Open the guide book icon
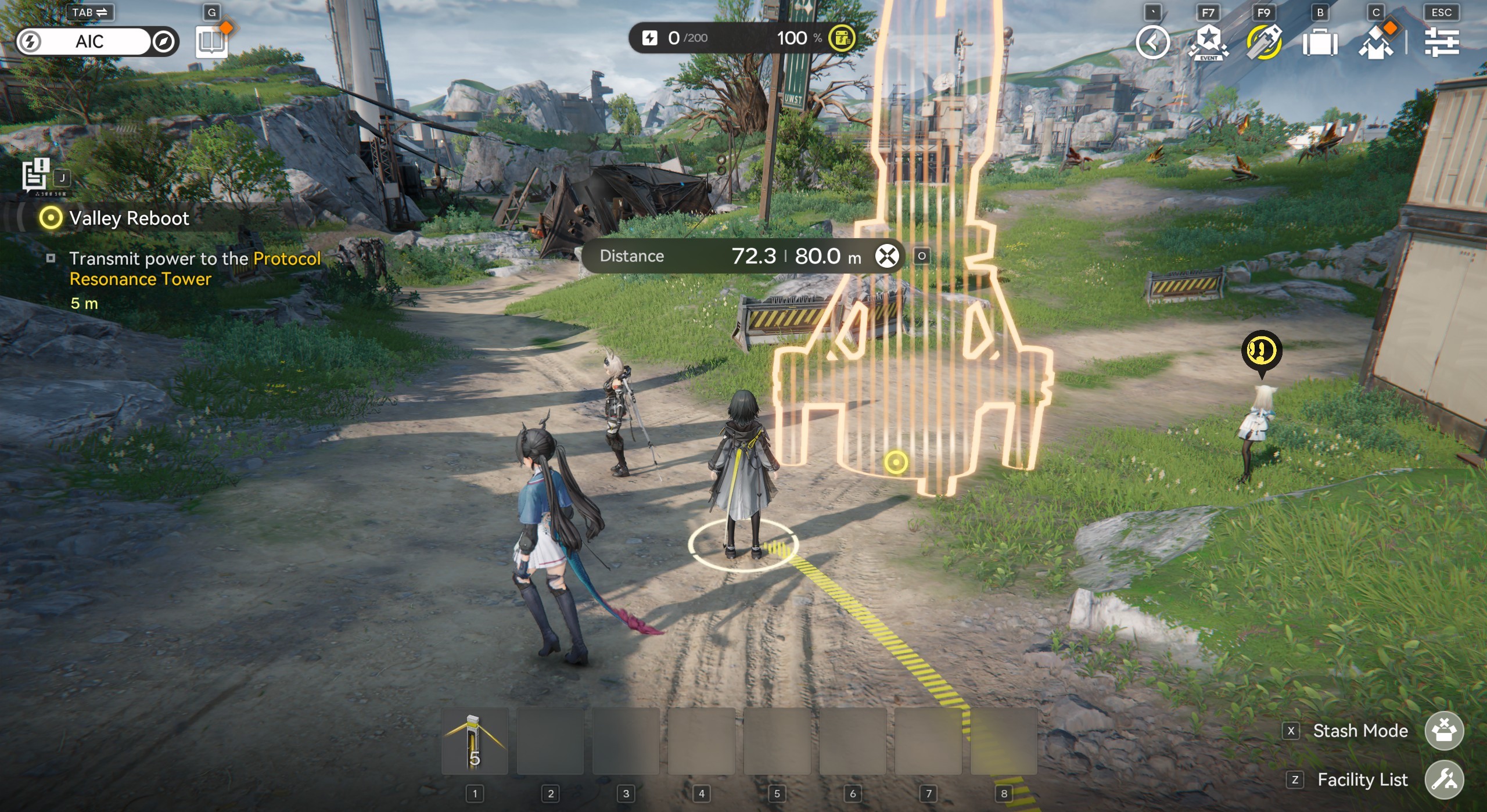 click(x=211, y=42)
